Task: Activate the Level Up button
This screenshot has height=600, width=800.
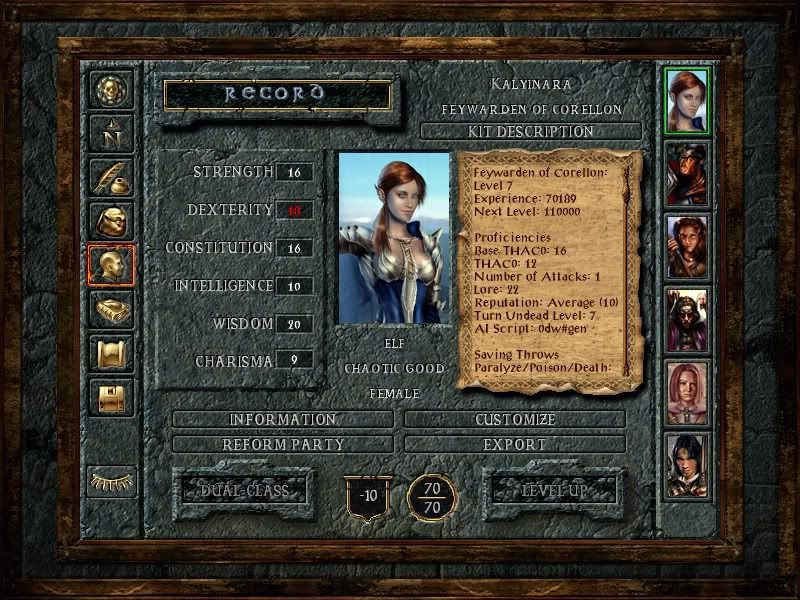Action: (x=551, y=490)
